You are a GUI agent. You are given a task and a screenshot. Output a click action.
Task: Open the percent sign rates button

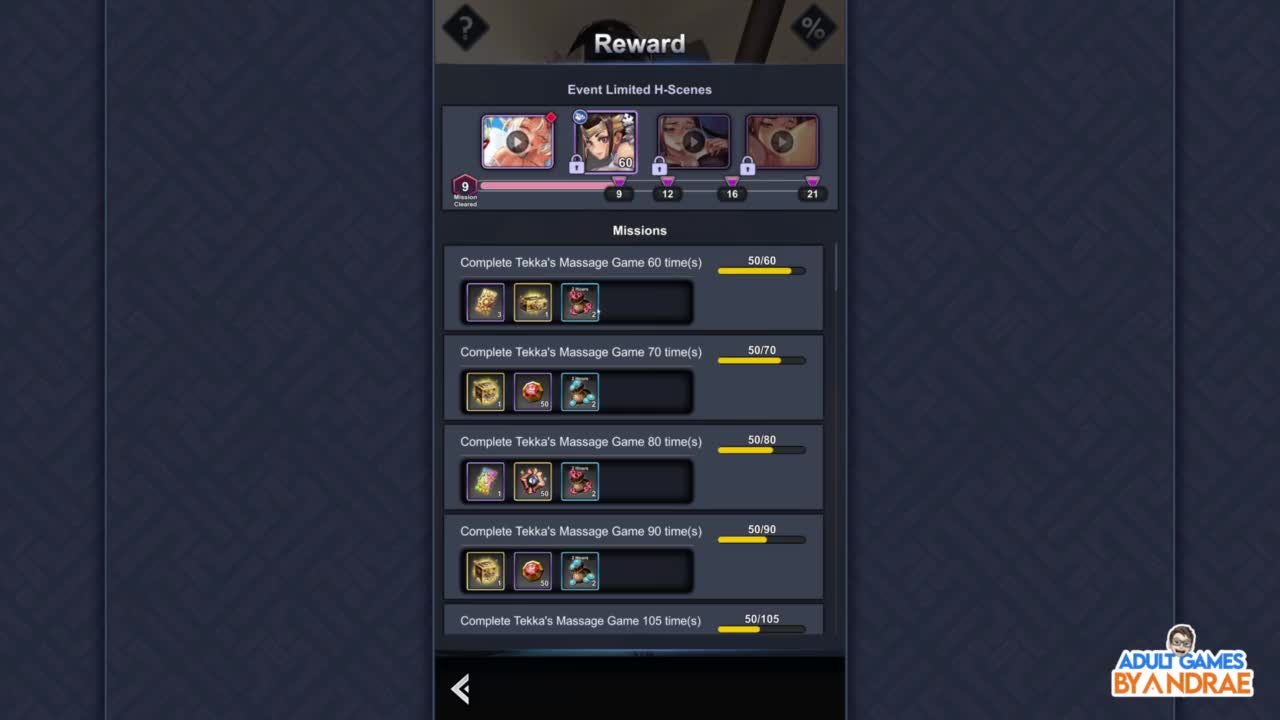(x=813, y=28)
